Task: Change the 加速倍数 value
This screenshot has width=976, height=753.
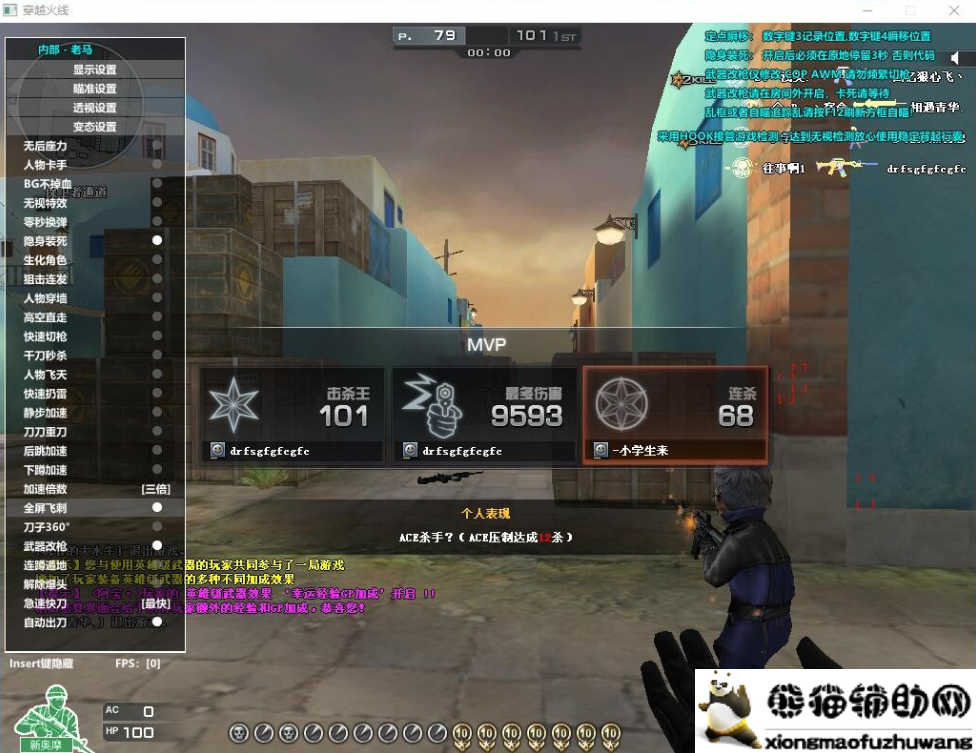Action: click(x=155, y=489)
